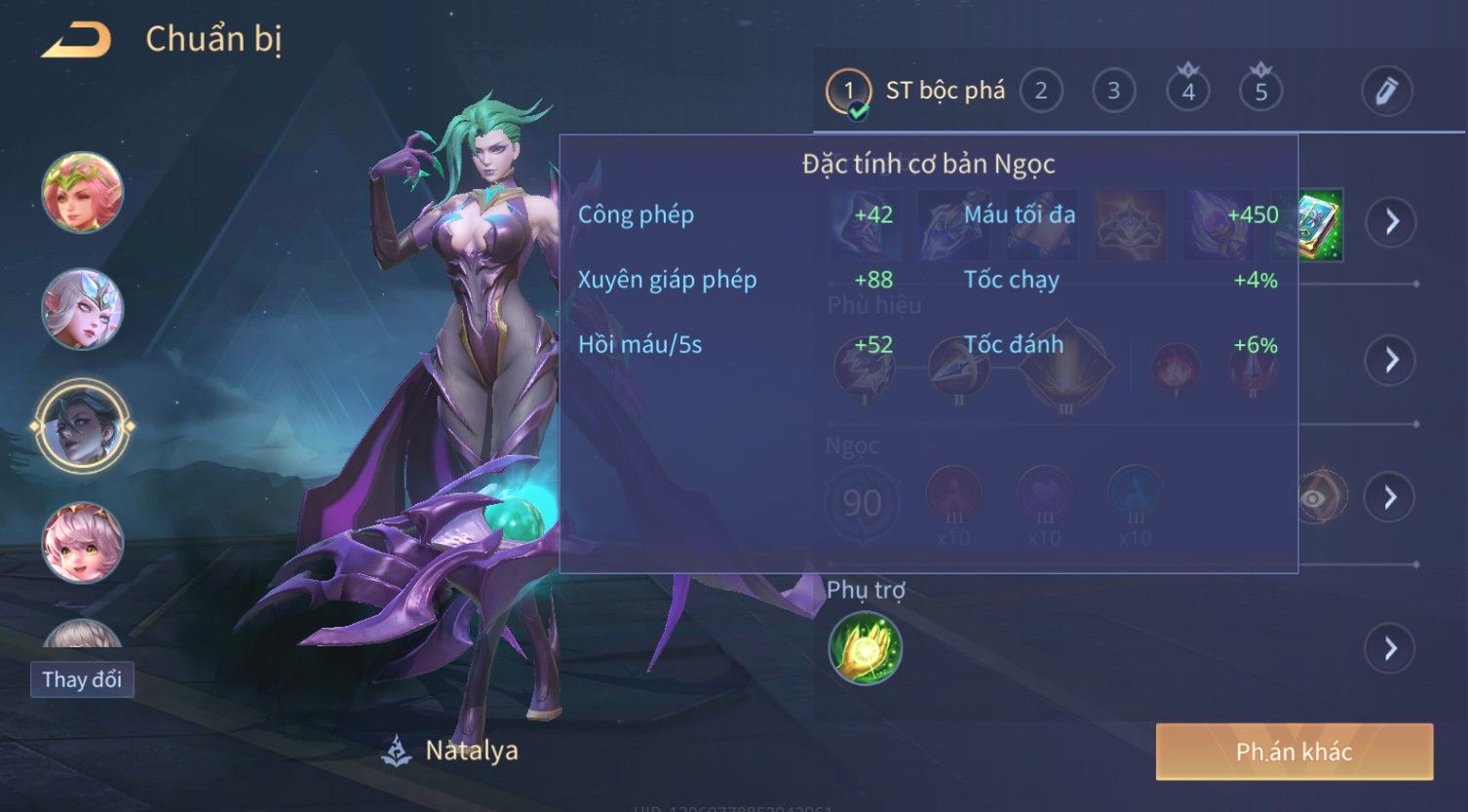
Task: Open the equipment build arrow
Action: tap(1390, 222)
